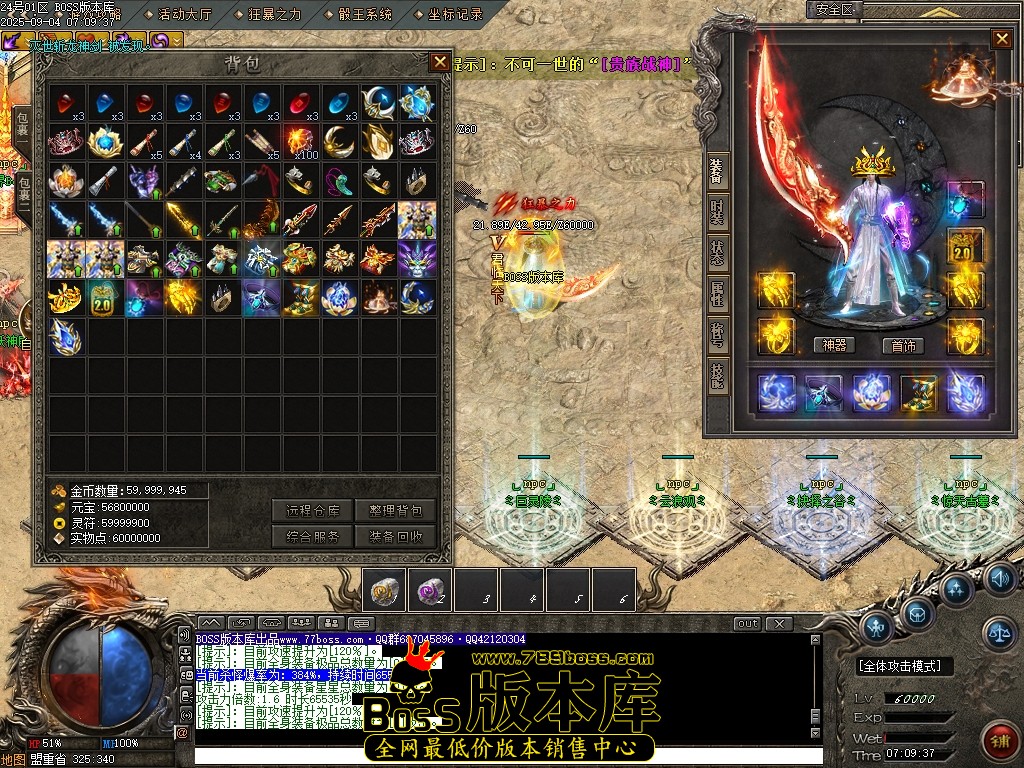
Task: Open the 远程仓库 remote warehouse
Action: pyautogui.click(x=312, y=511)
